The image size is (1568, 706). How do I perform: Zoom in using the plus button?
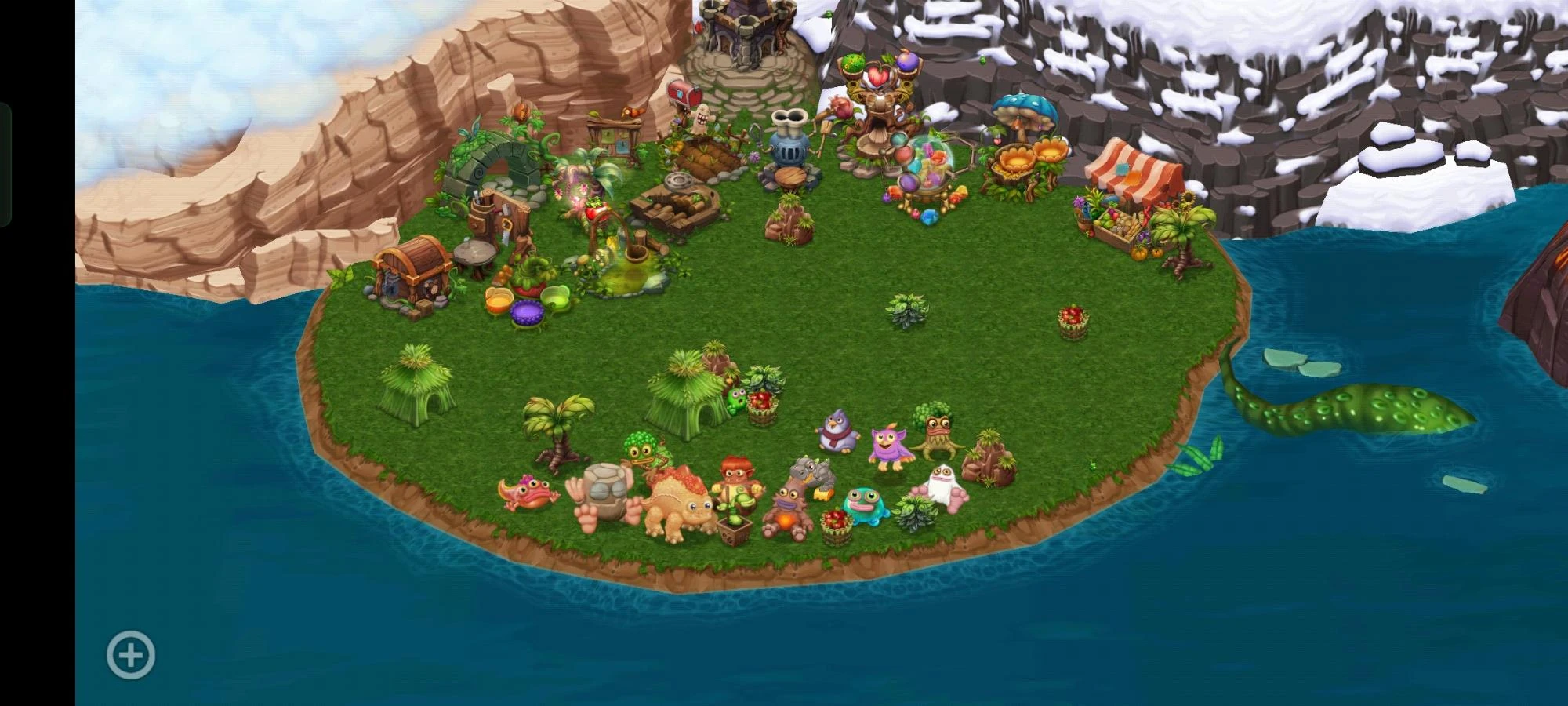[129, 653]
